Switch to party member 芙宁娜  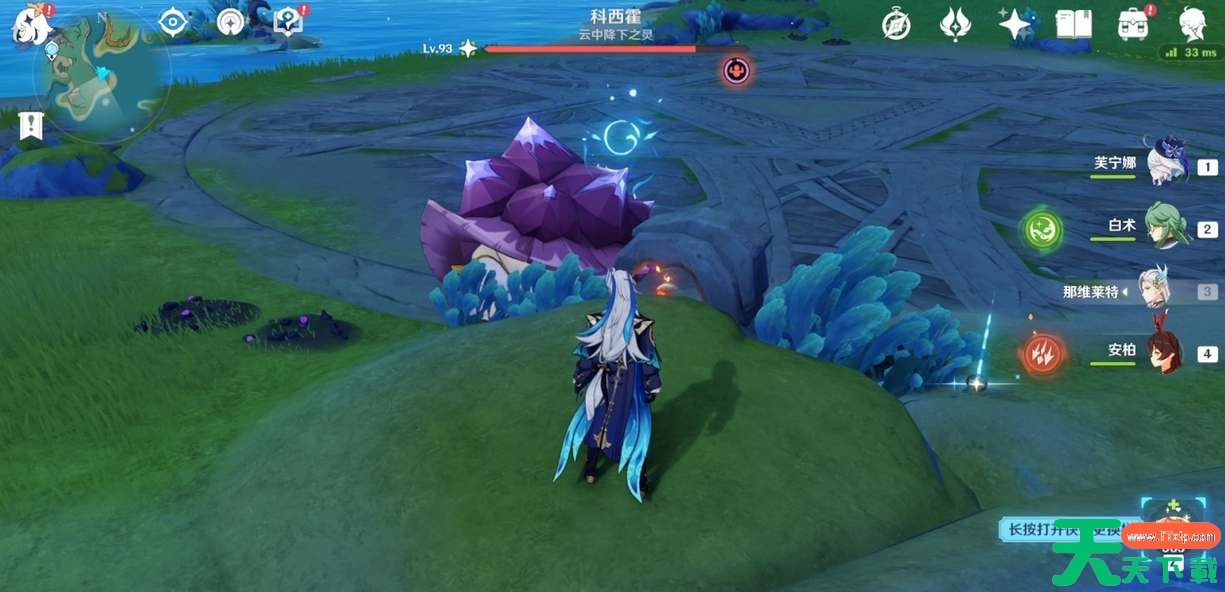click(x=1165, y=164)
